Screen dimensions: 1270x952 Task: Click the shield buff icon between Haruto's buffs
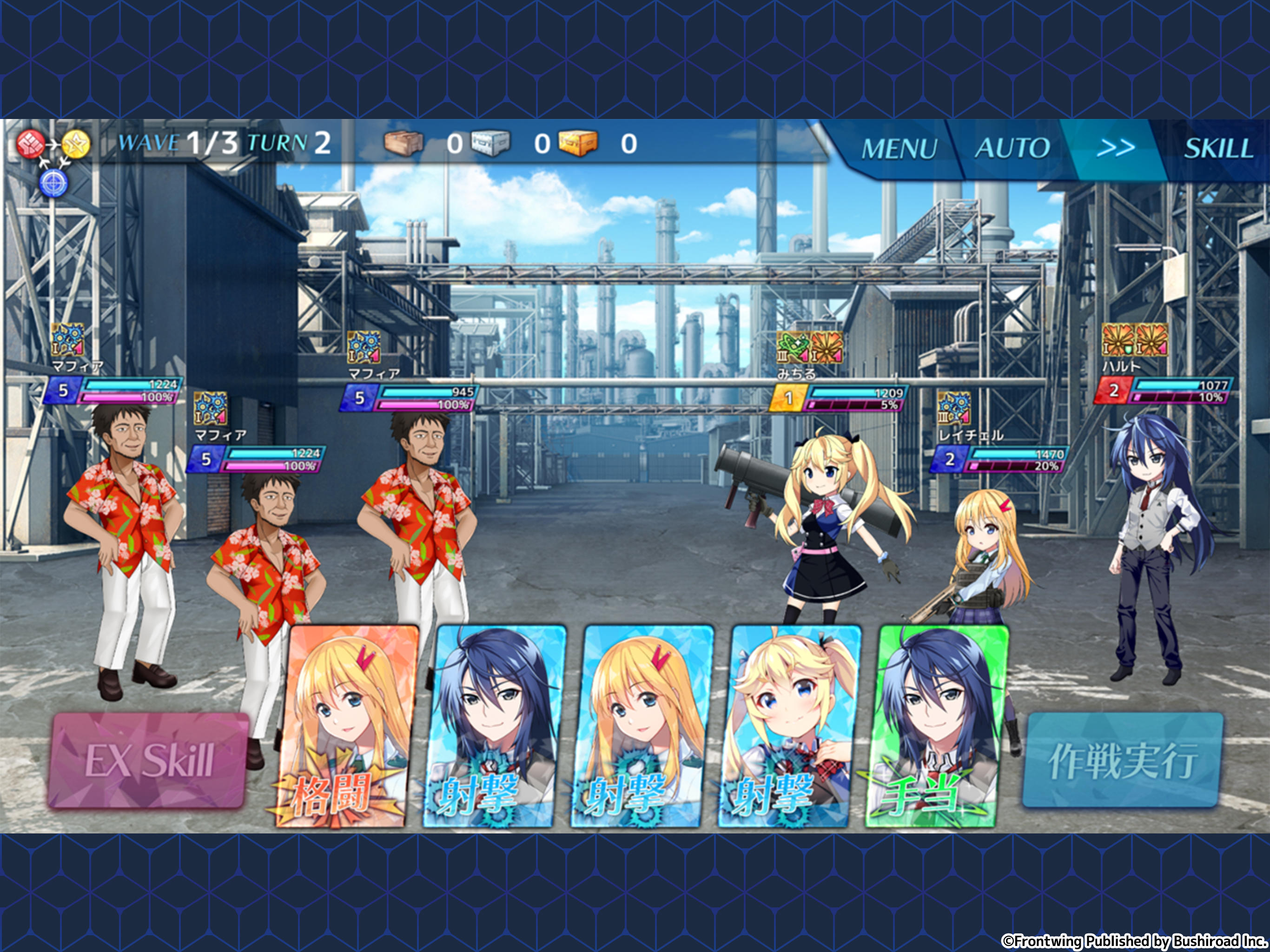point(1129,350)
